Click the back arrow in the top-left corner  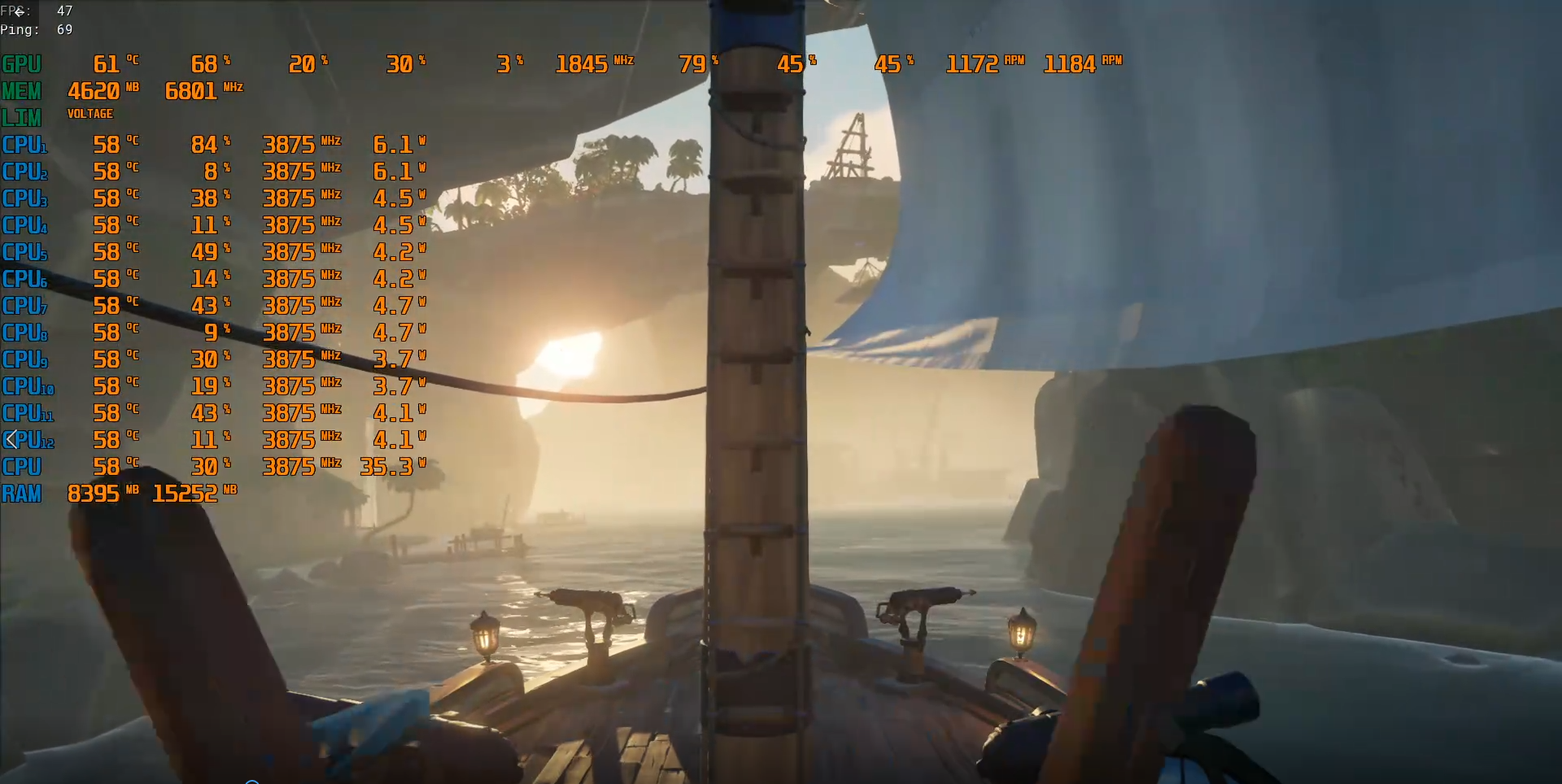[x=19, y=11]
